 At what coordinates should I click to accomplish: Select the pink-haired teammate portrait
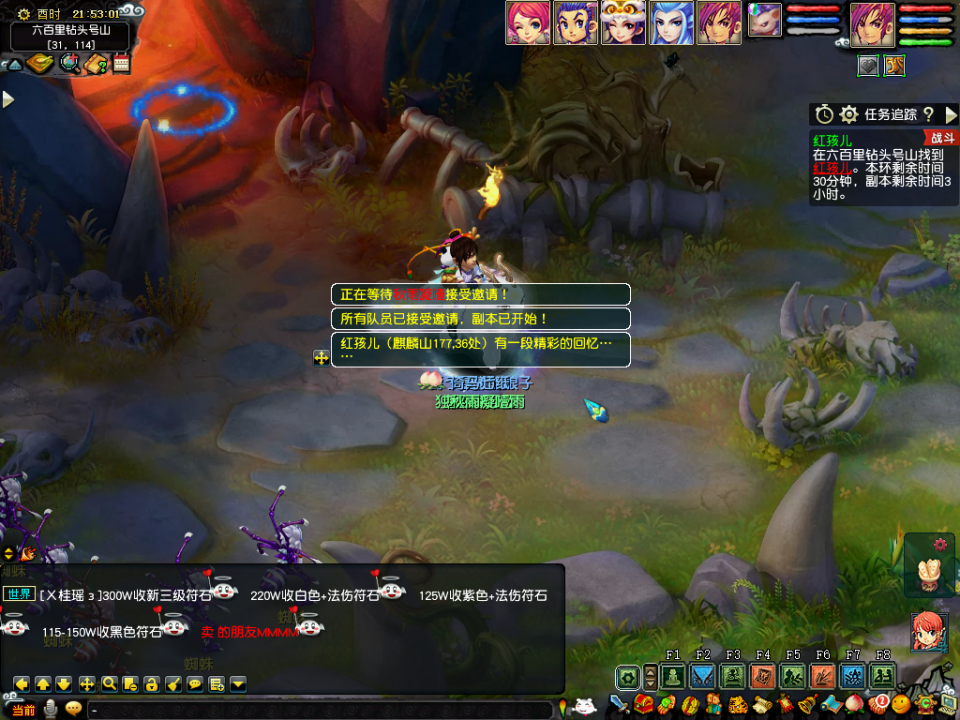(528, 23)
